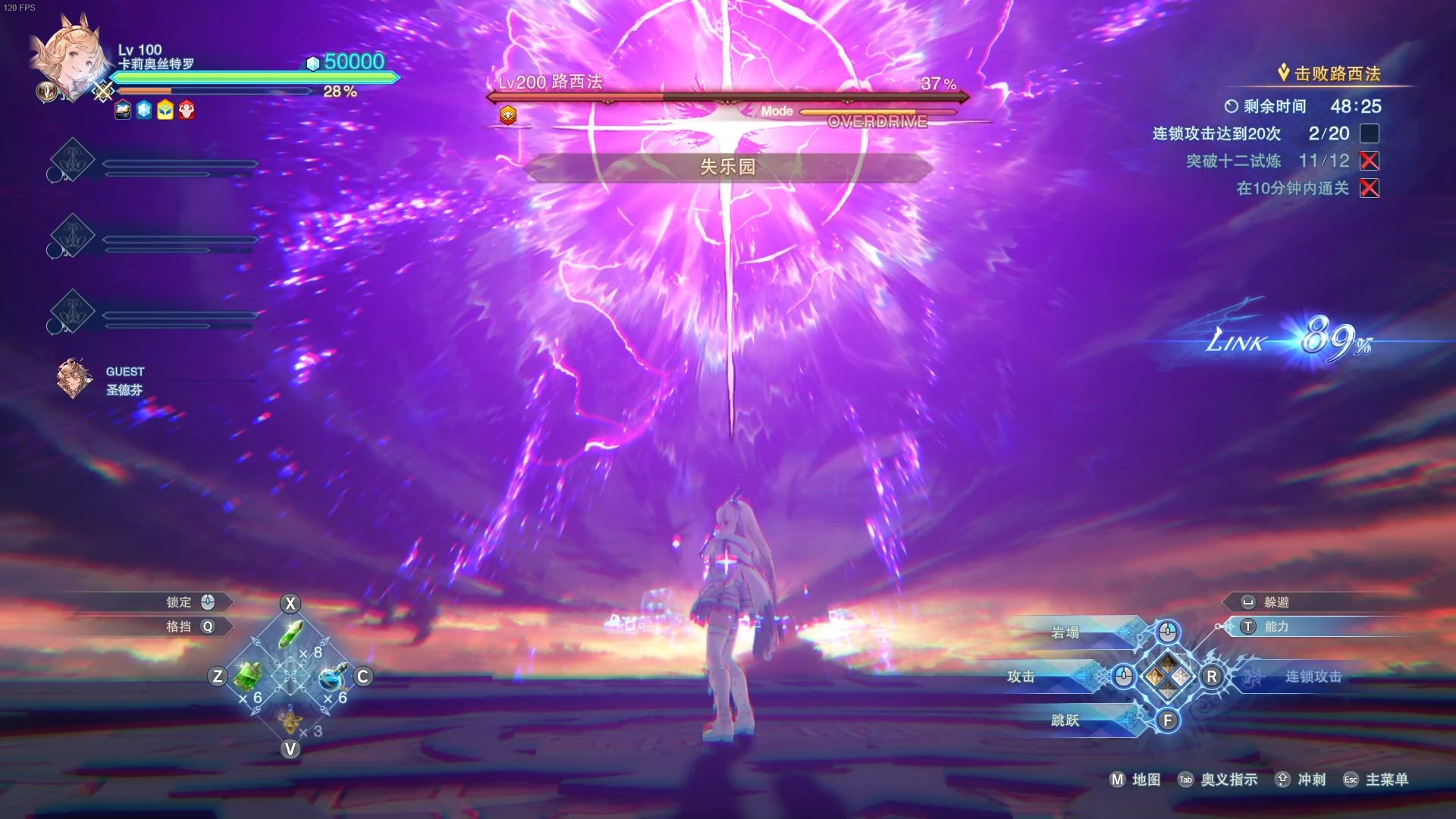Use the green potion jar item
The height and width of the screenshot is (819, 1456).
[x=248, y=675]
